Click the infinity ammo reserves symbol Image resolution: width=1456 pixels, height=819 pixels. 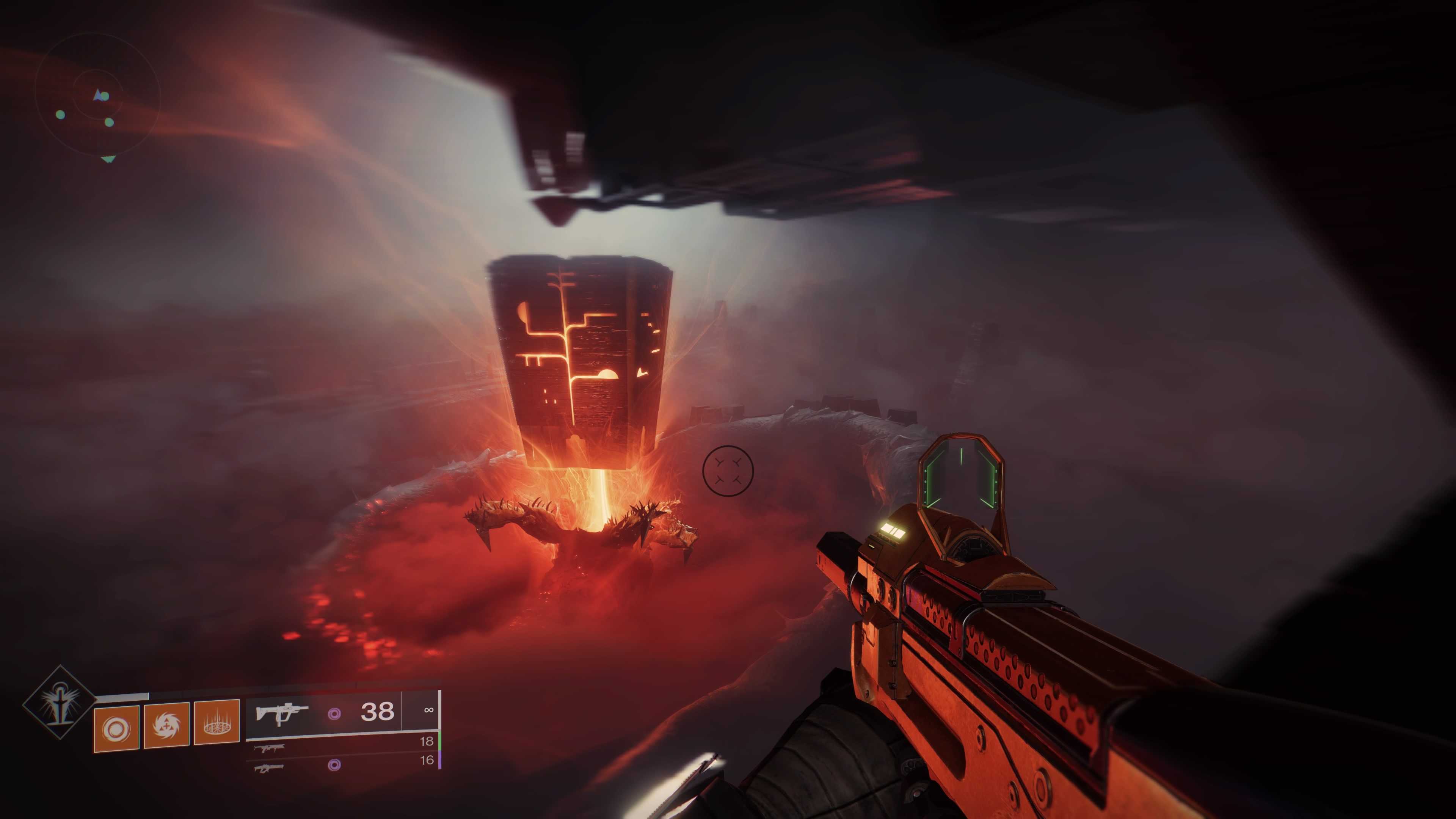click(x=429, y=709)
